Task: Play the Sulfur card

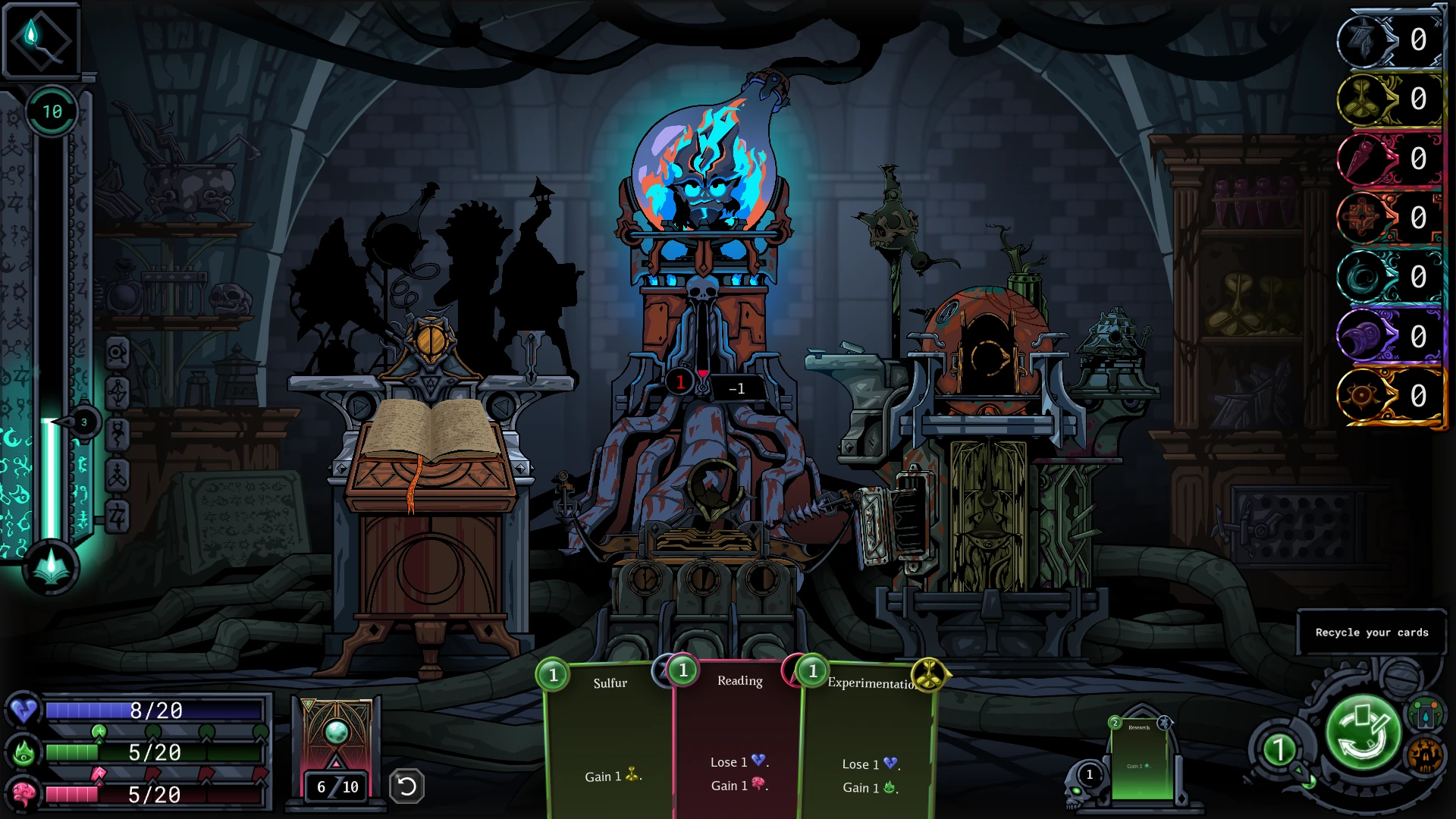Action: pos(609,743)
